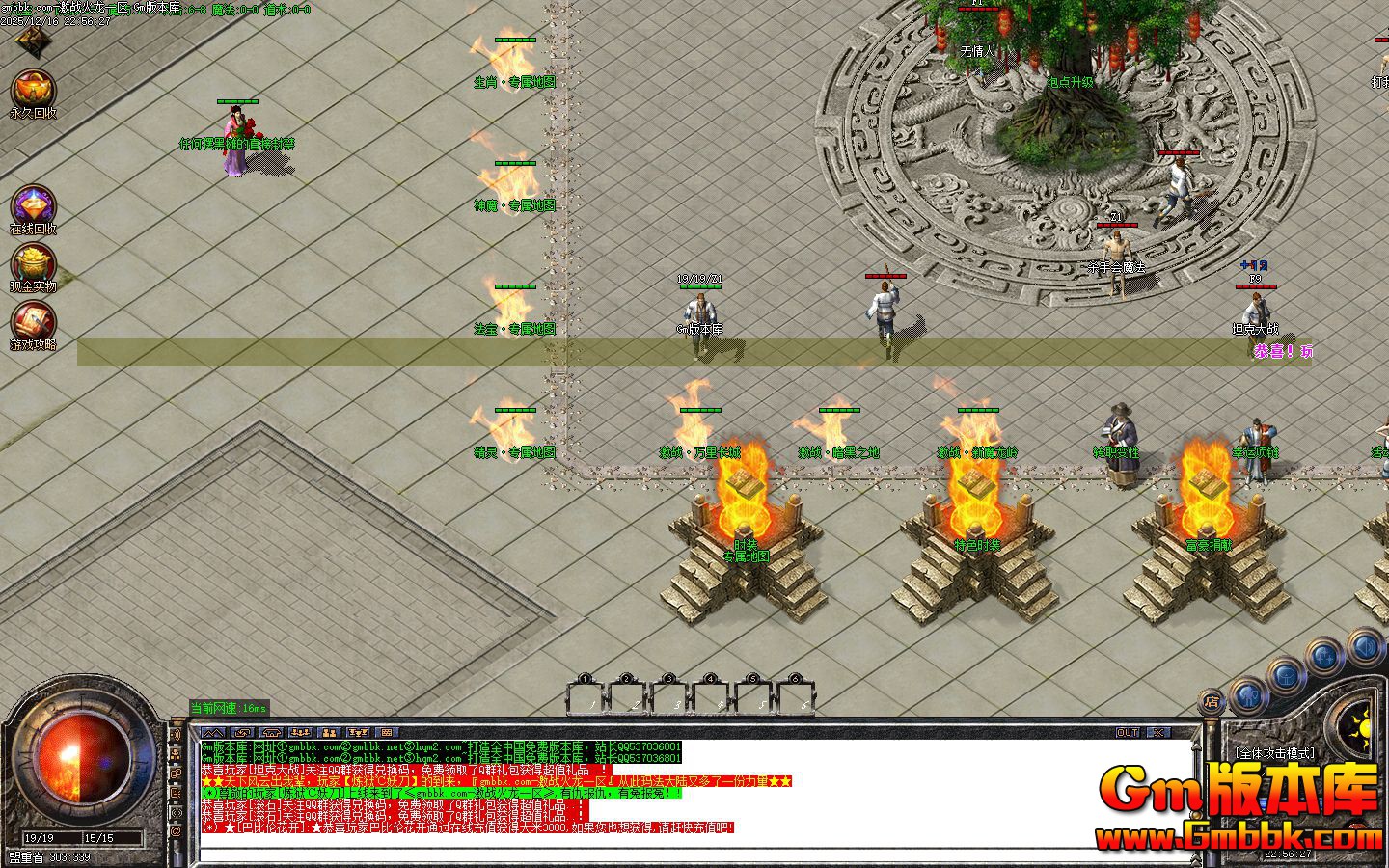The height and width of the screenshot is (868, 1389).
Task: Select the guild members icon in the chat toolbar
Action: tap(327, 730)
